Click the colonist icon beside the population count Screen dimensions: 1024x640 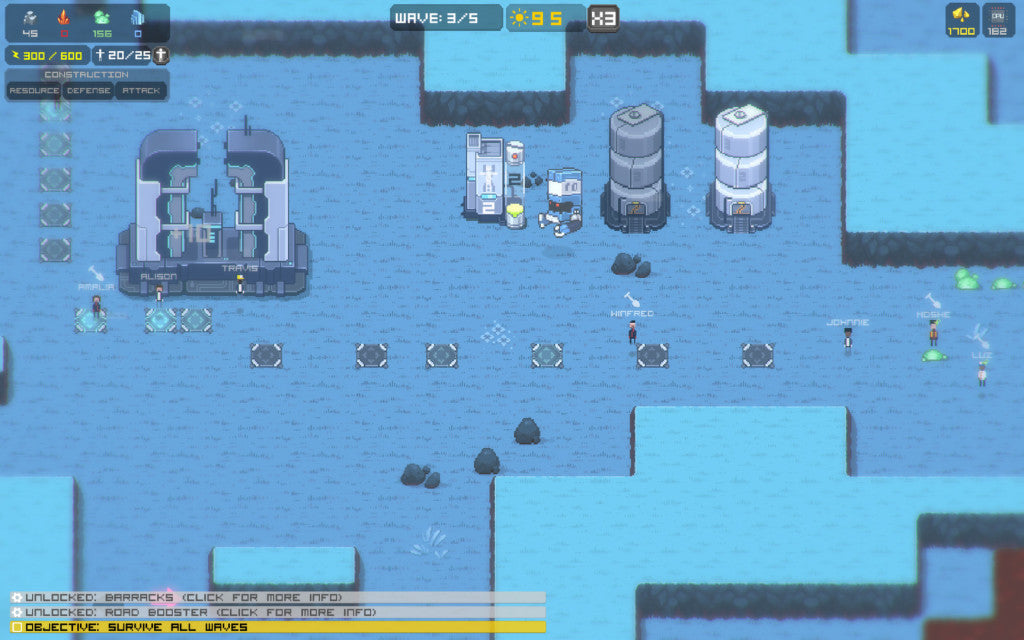click(159, 55)
